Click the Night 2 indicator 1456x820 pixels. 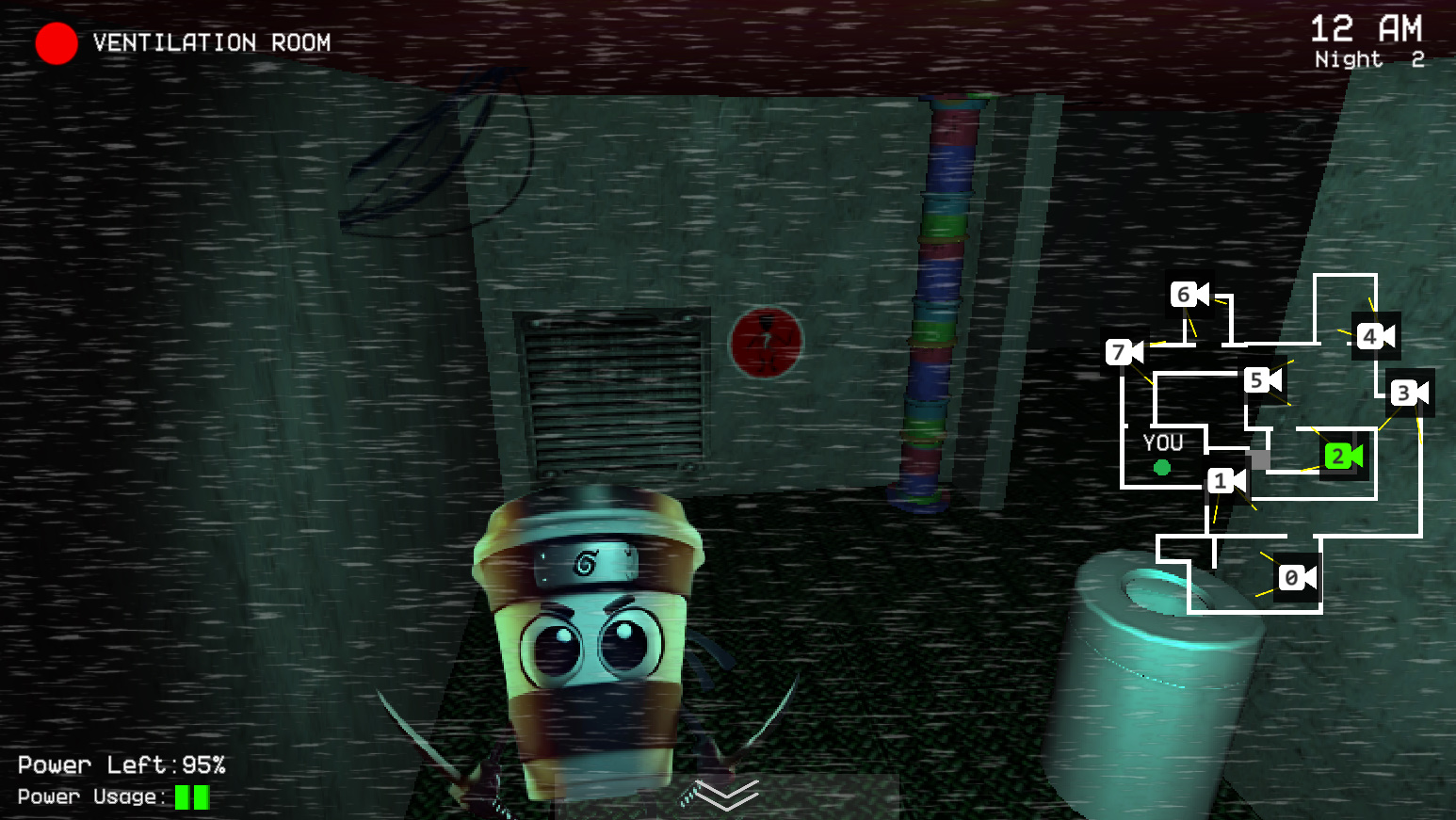(1368, 58)
